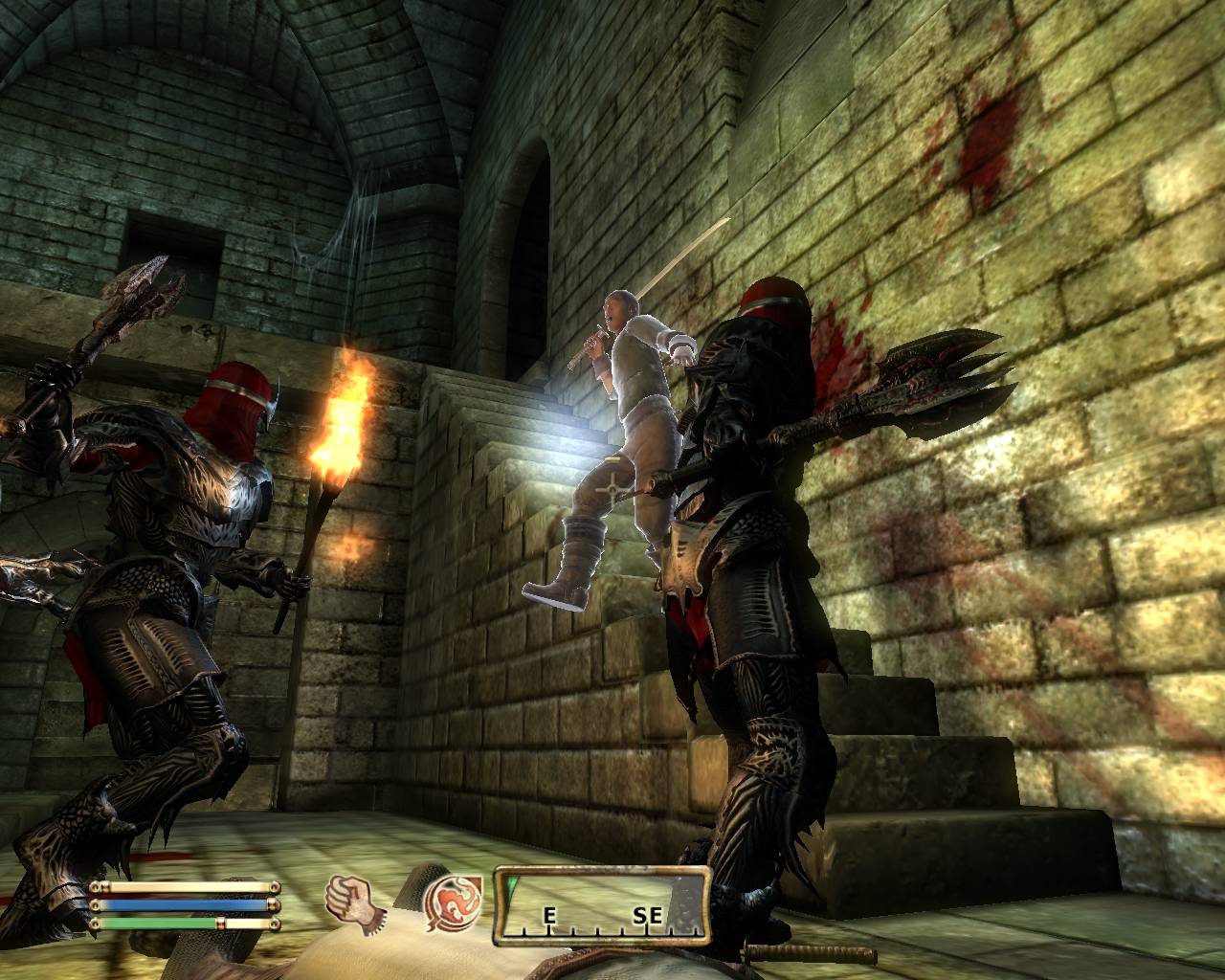Click the fist hand-to-hand weapon icon
1225x980 pixels.
click(348, 901)
